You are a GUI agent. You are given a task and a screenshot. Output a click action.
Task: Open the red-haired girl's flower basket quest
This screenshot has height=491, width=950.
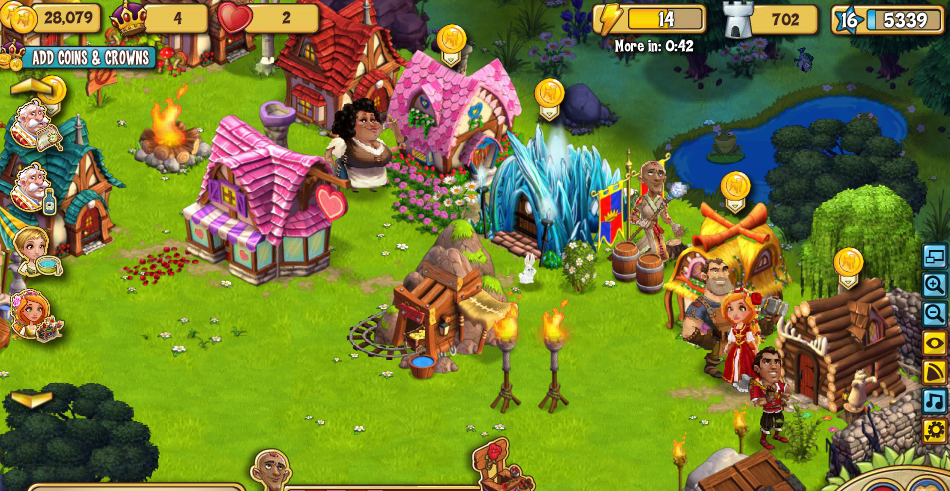click(32, 315)
